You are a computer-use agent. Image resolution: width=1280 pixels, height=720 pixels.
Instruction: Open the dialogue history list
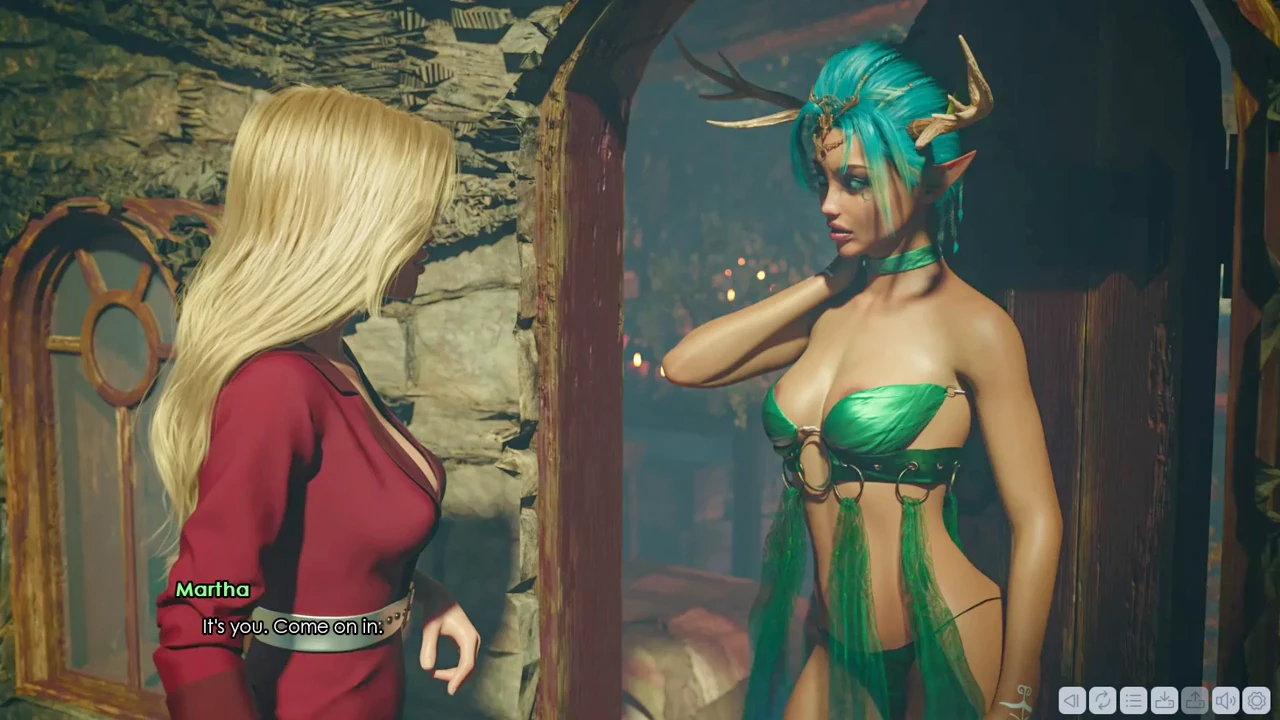1133,701
